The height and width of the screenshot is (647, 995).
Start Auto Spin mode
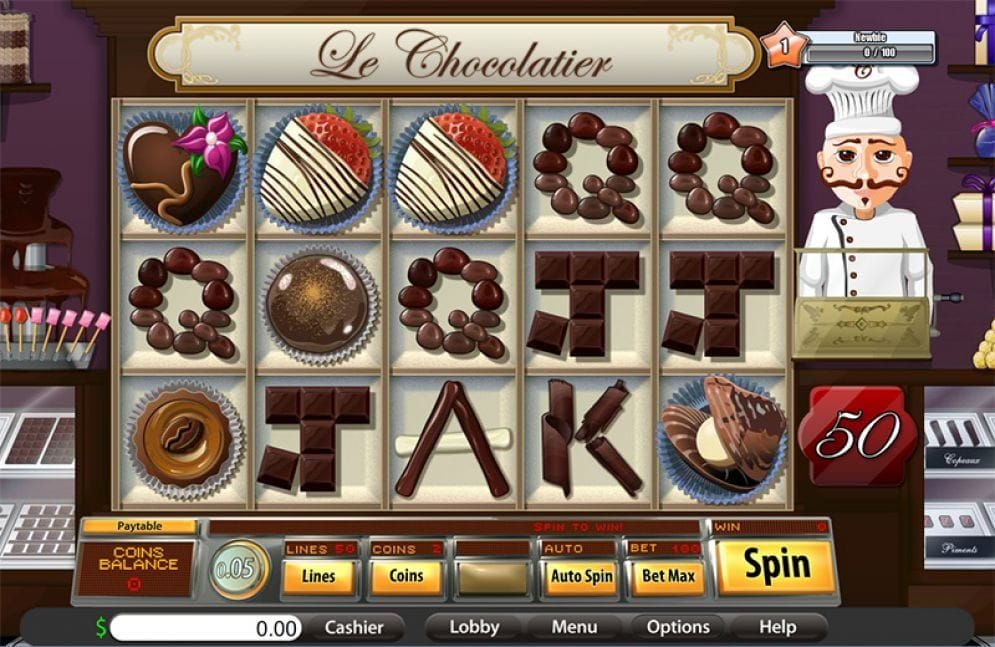tap(581, 576)
